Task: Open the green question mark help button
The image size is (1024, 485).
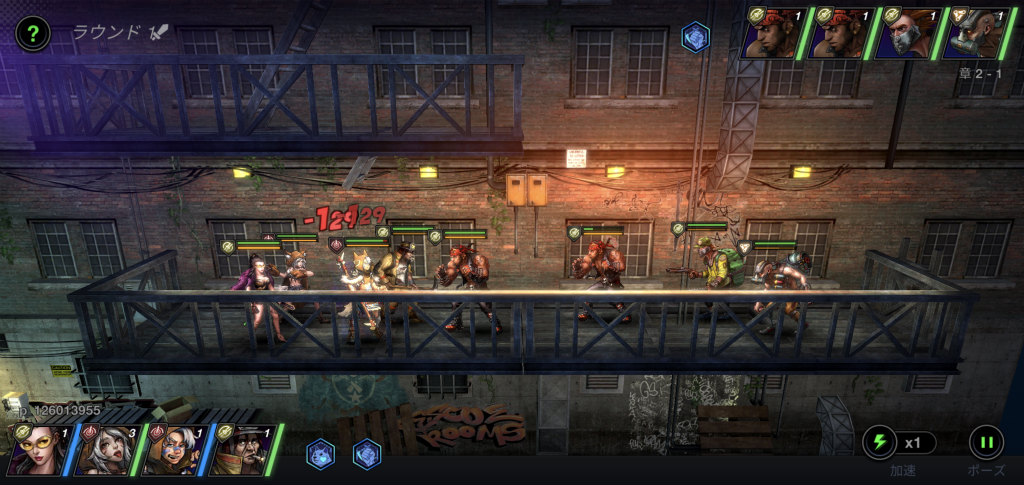Action: (x=32, y=34)
